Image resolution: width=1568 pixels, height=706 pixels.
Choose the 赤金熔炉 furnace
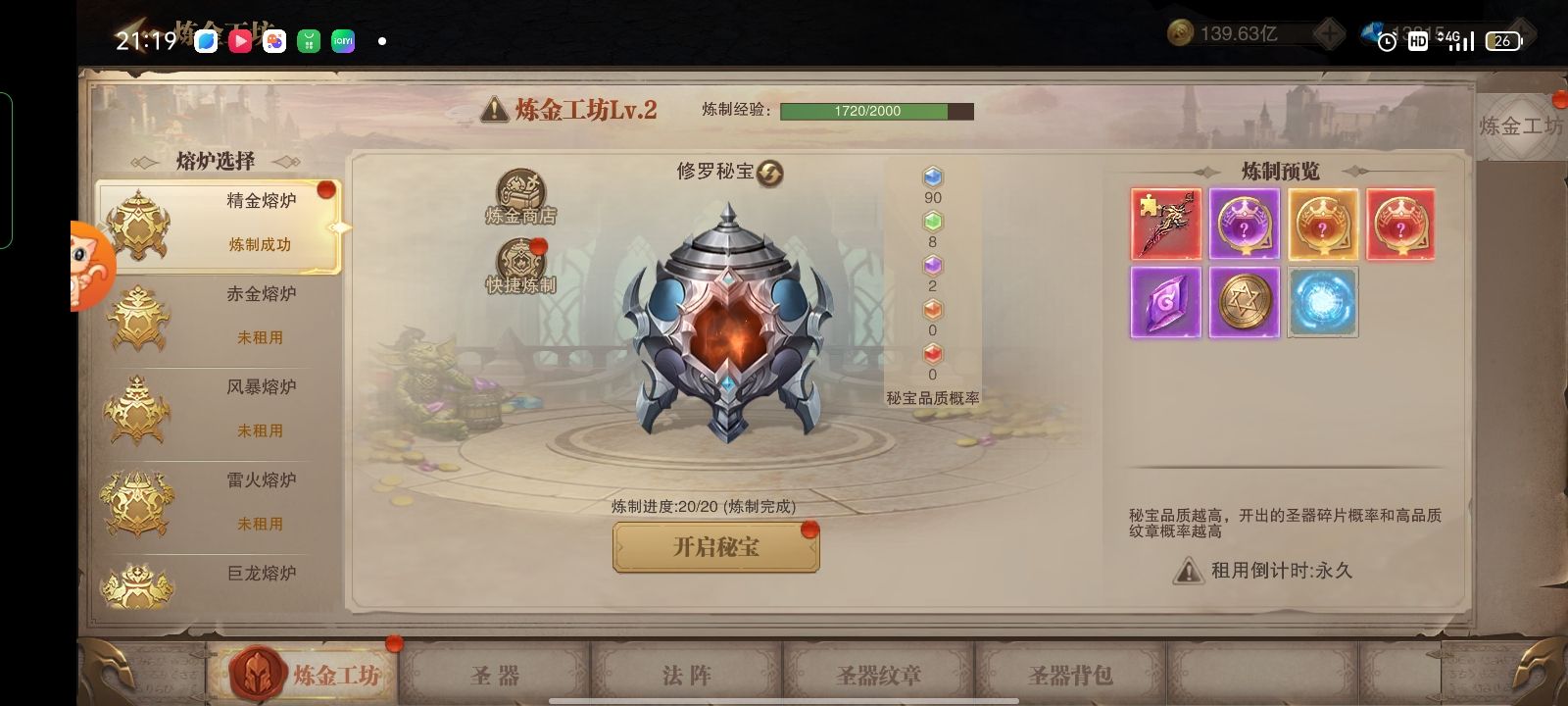[x=218, y=317]
